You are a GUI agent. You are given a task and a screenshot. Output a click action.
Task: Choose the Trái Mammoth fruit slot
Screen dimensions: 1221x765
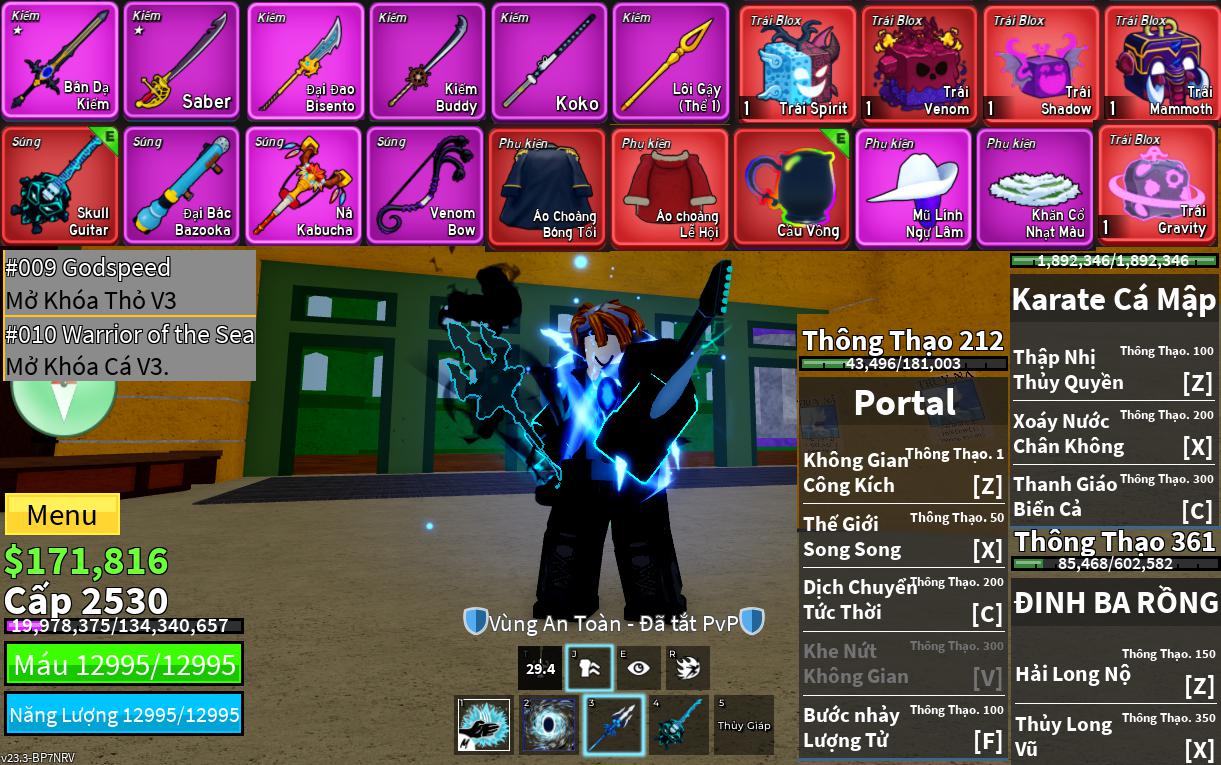pyautogui.click(x=1161, y=64)
